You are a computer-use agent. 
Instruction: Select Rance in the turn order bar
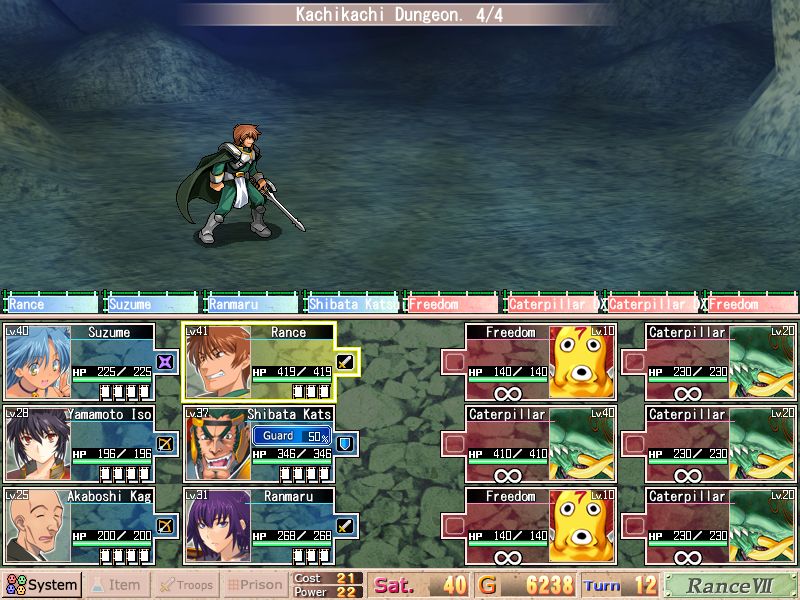pos(52,304)
